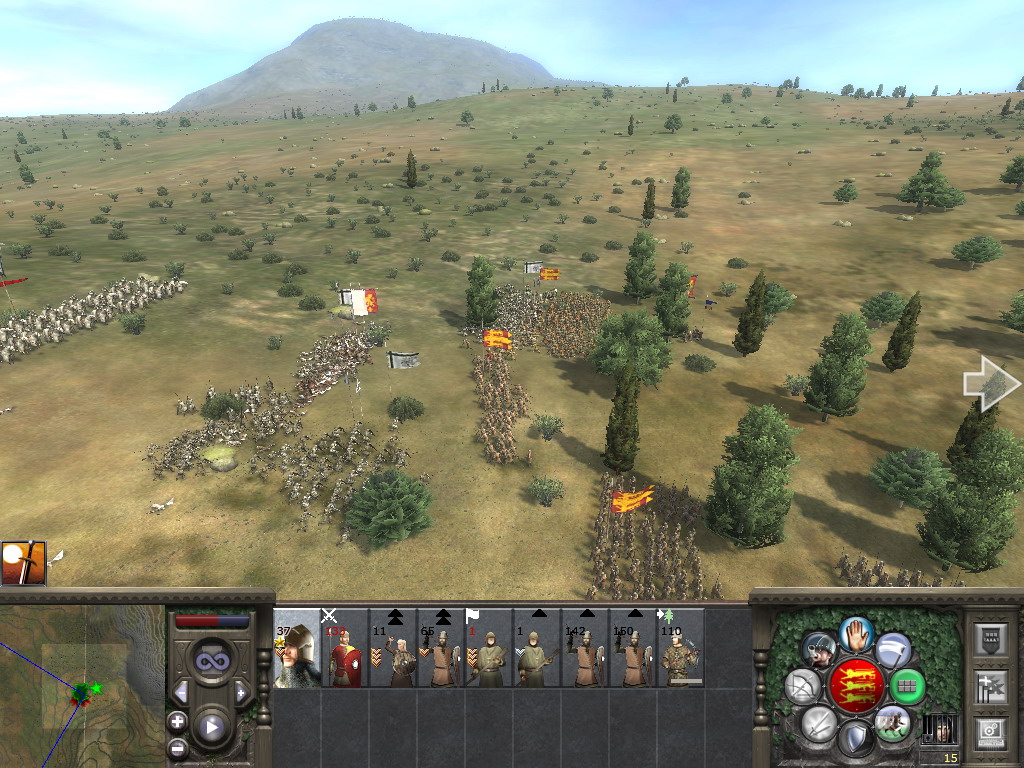Select the red shield unit card numbered 133
Screen dimensions: 1024x768
pyautogui.click(x=344, y=648)
